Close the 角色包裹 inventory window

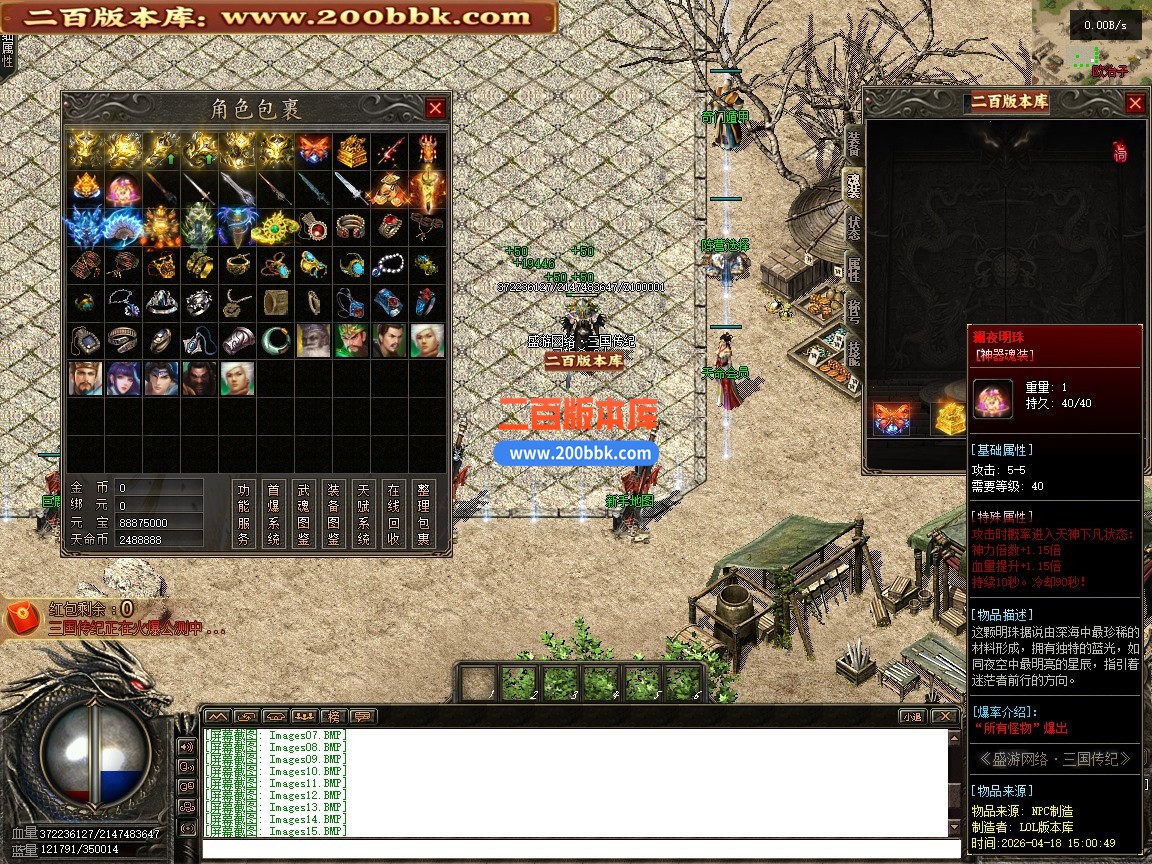(435, 108)
